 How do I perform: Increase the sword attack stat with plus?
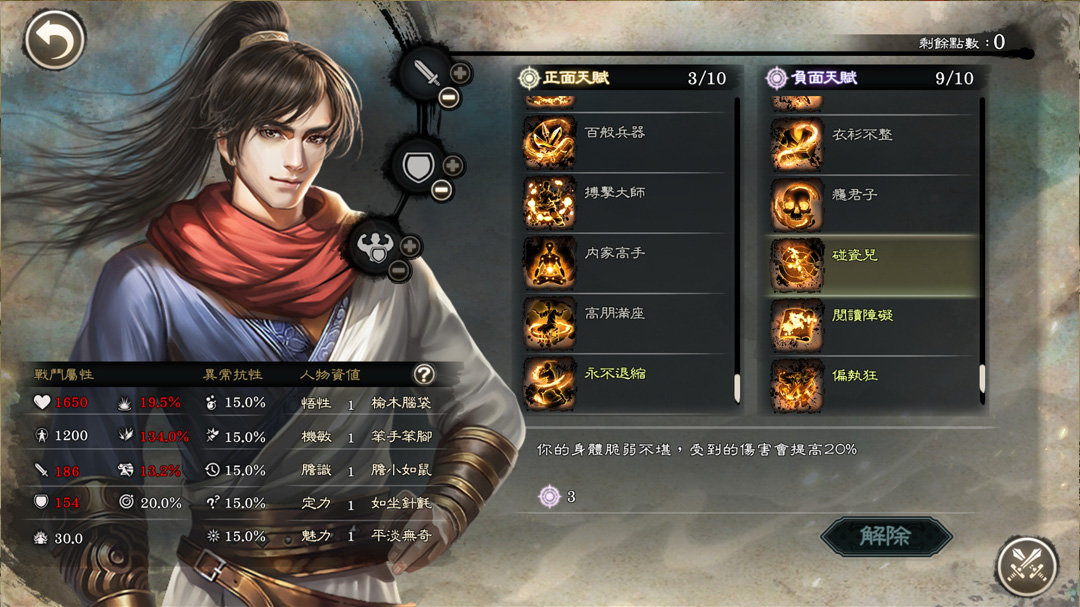[x=460, y=73]
